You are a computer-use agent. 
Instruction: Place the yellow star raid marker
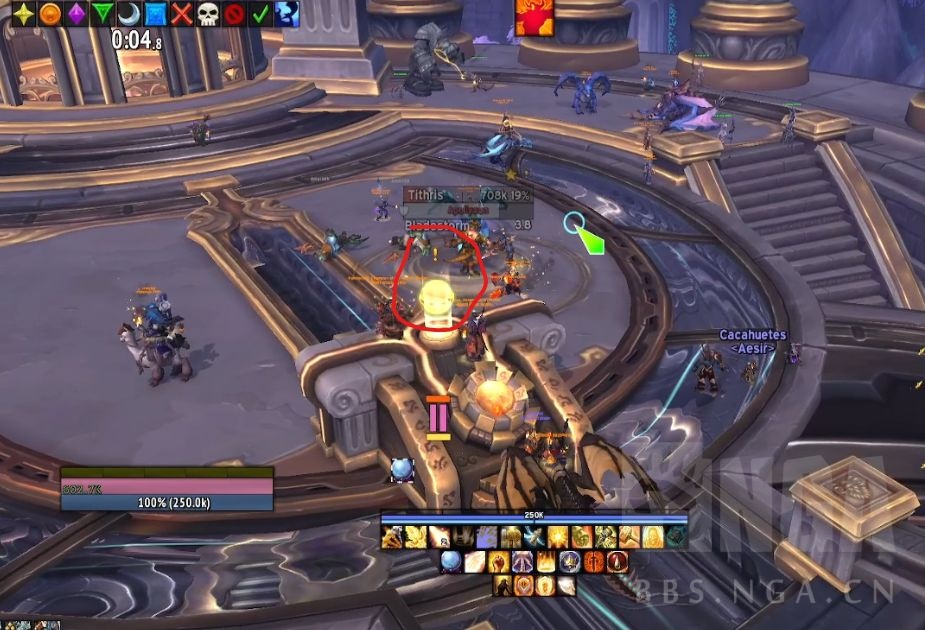click(21, 14)
